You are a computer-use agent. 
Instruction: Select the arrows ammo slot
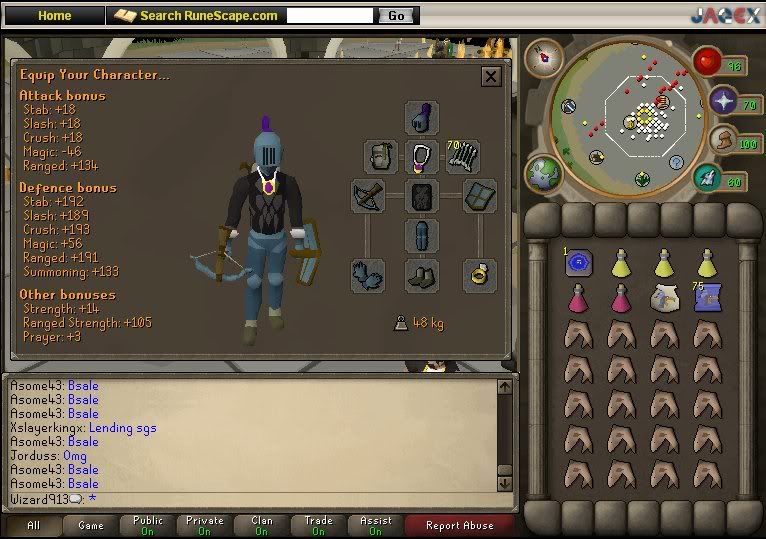pyautogui.click(x=463, y=157)
